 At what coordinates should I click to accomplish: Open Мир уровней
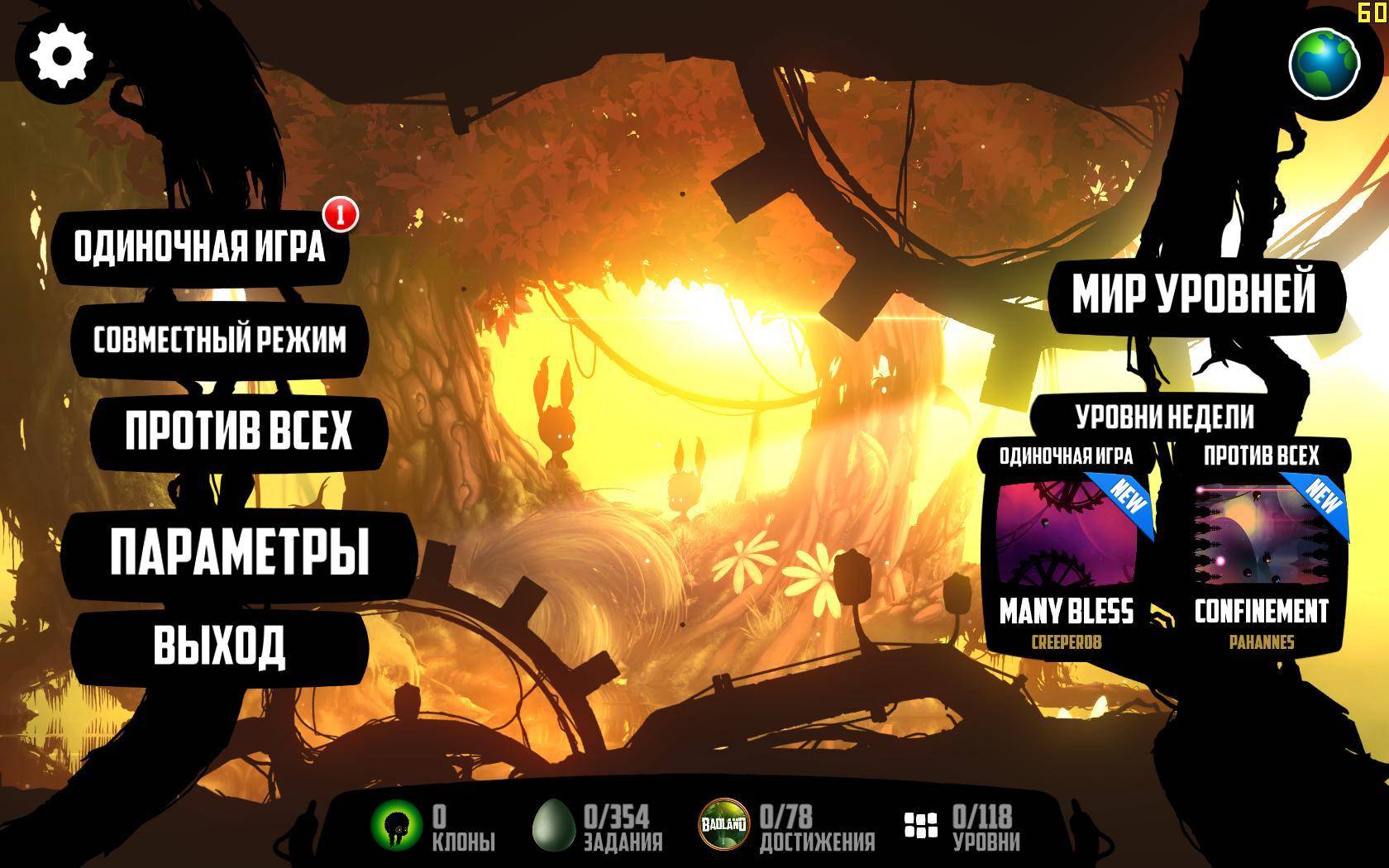[x=1193, y=293]
